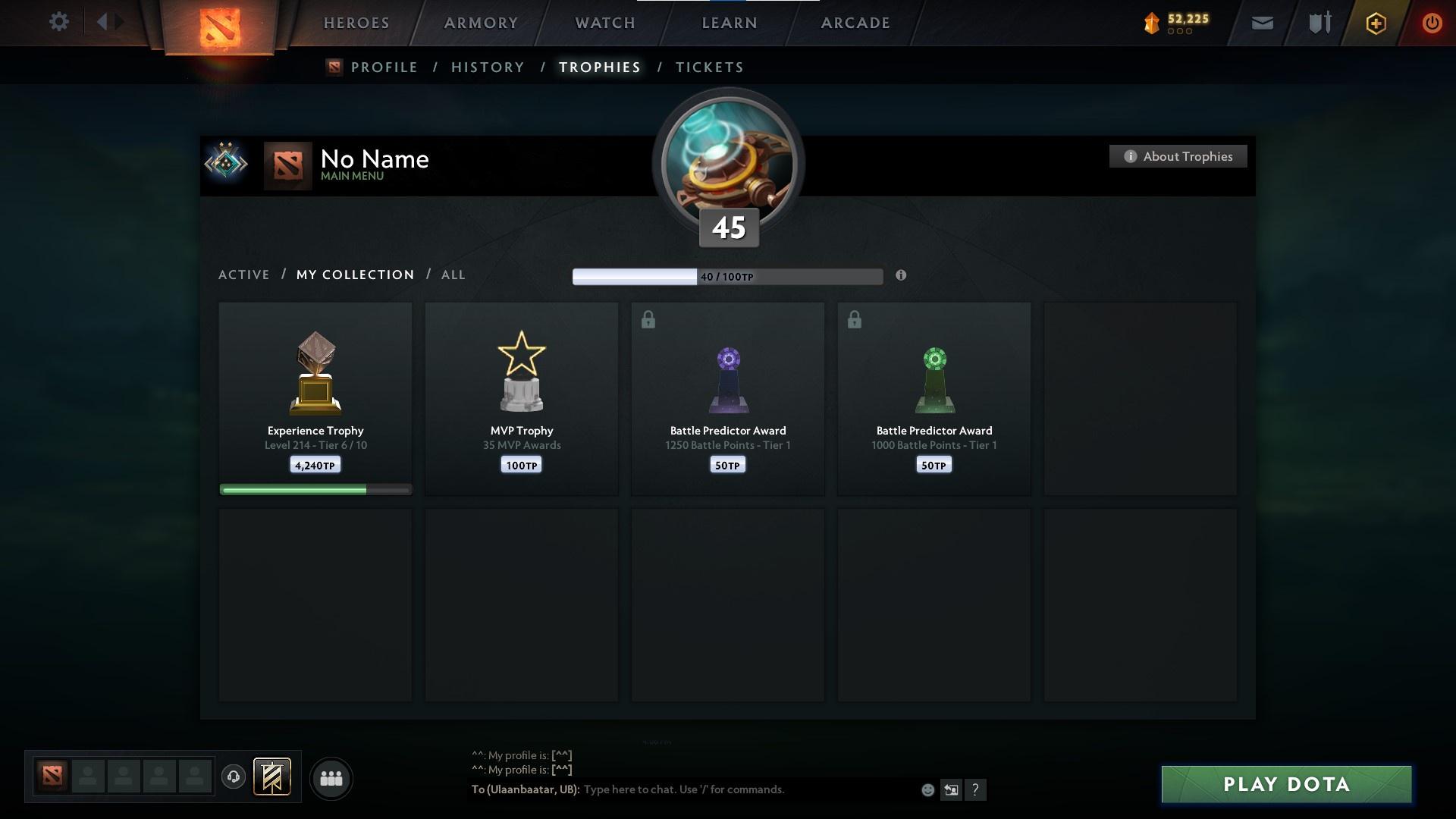Open the chat help question mark icon

[x=977, y=790]
